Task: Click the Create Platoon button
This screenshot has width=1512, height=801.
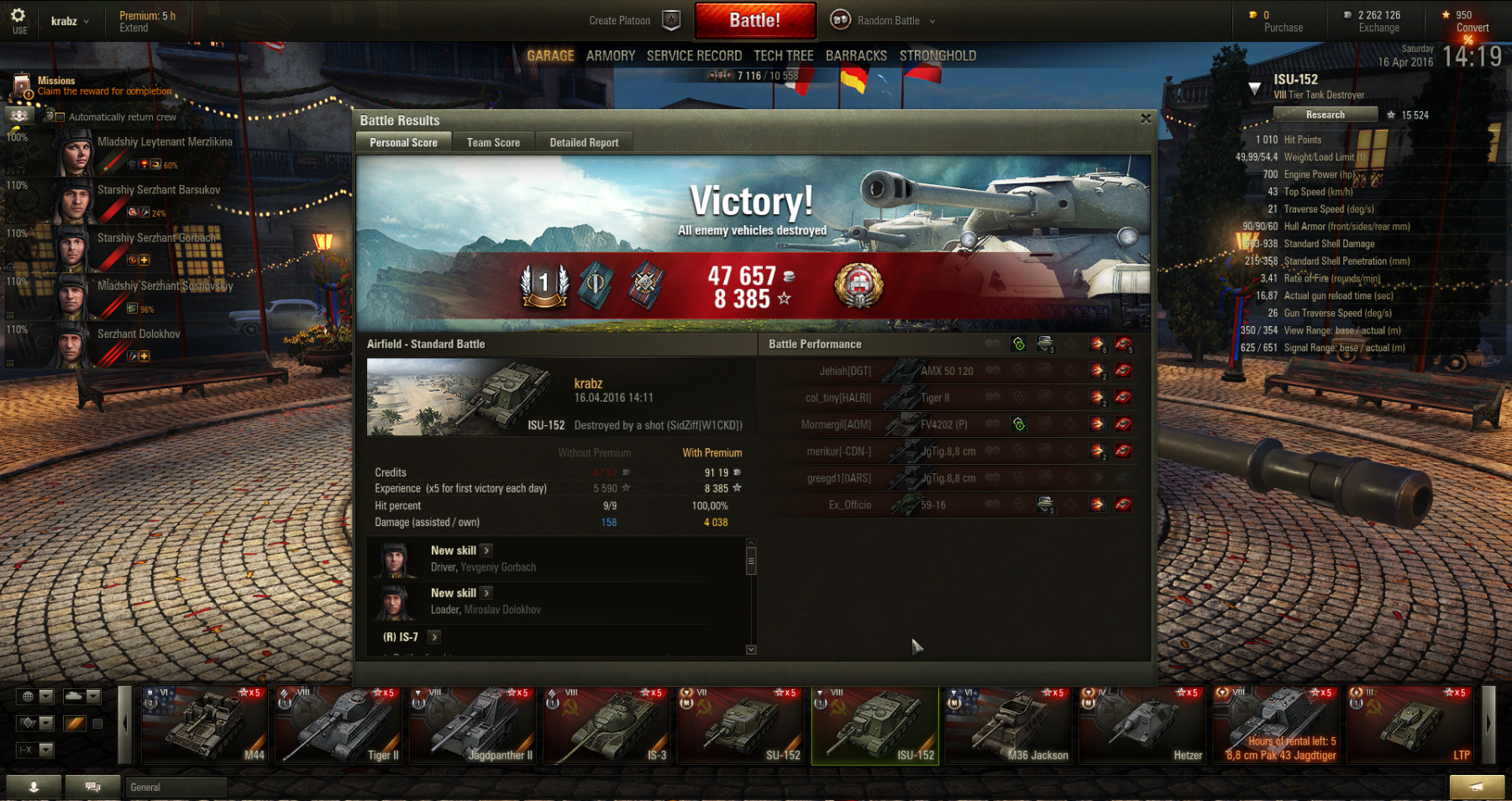Action: [620, 20]
